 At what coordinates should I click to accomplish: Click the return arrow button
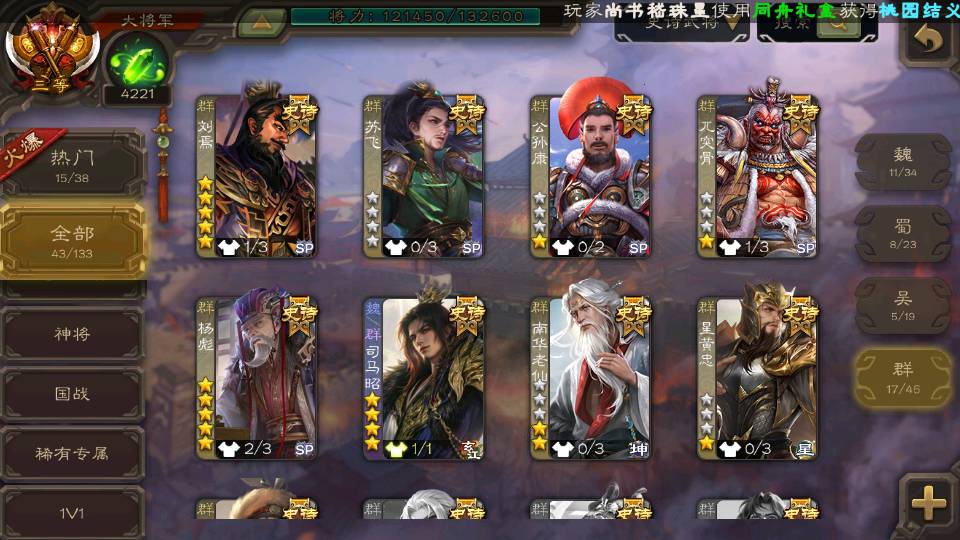[929, 39]
